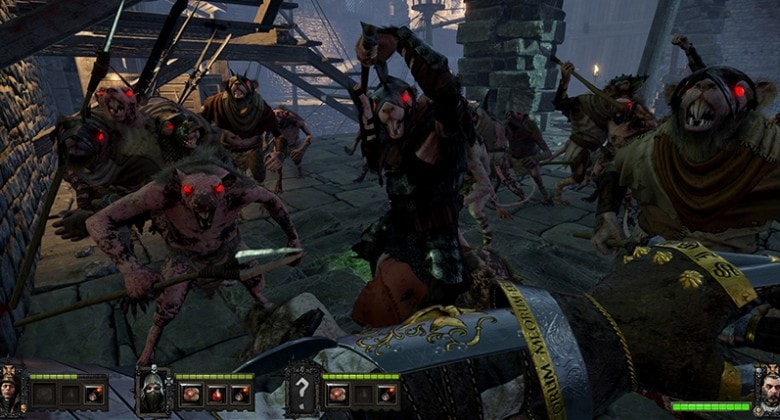780x420 pixels.
Task: Click the bomb slot beside the hat-wearing portrait
Action: pos(94,394)
